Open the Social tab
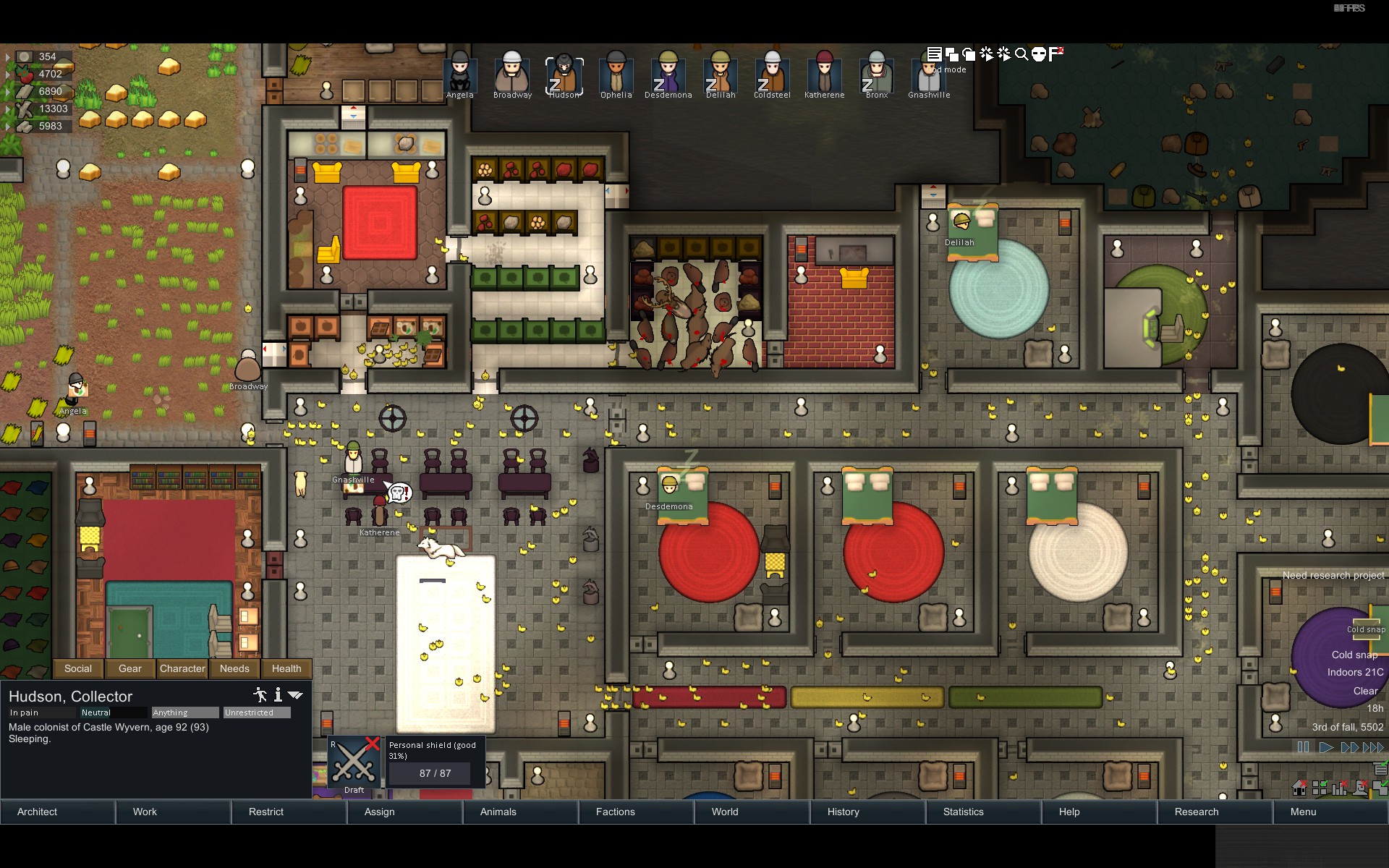1389x868 pixels. [78, 668]
